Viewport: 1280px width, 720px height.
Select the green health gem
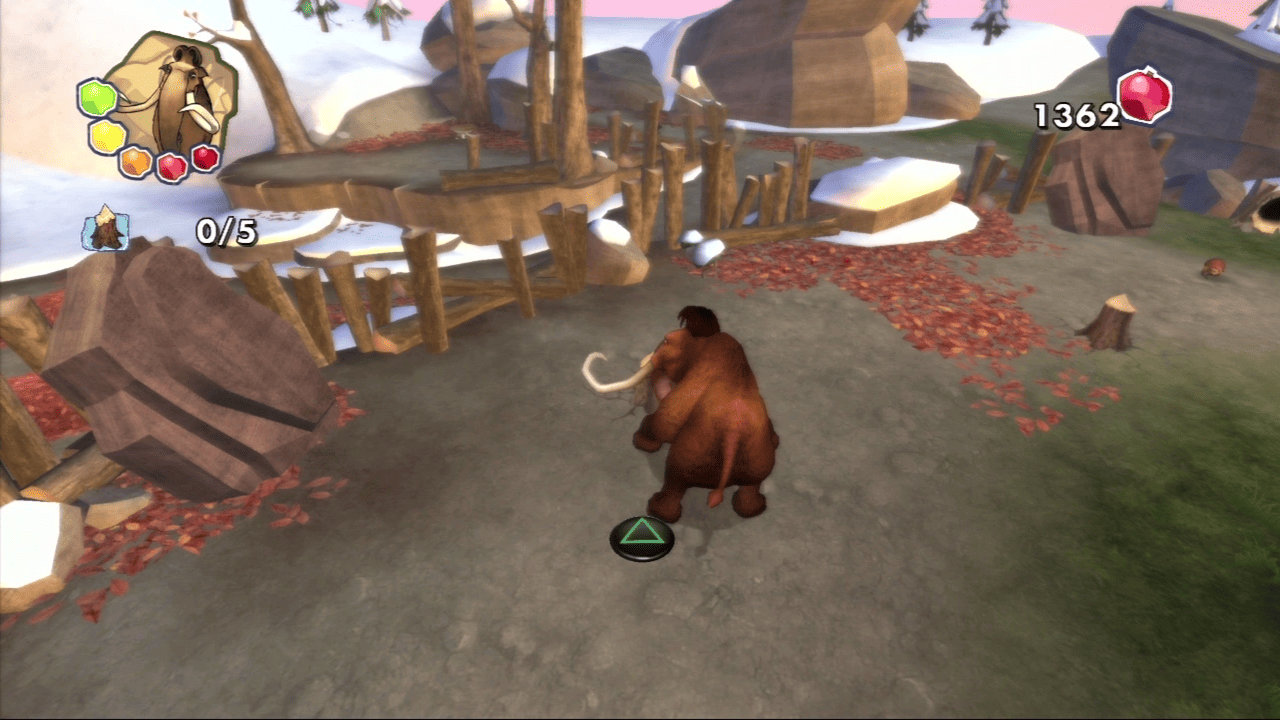click(97, 98)
